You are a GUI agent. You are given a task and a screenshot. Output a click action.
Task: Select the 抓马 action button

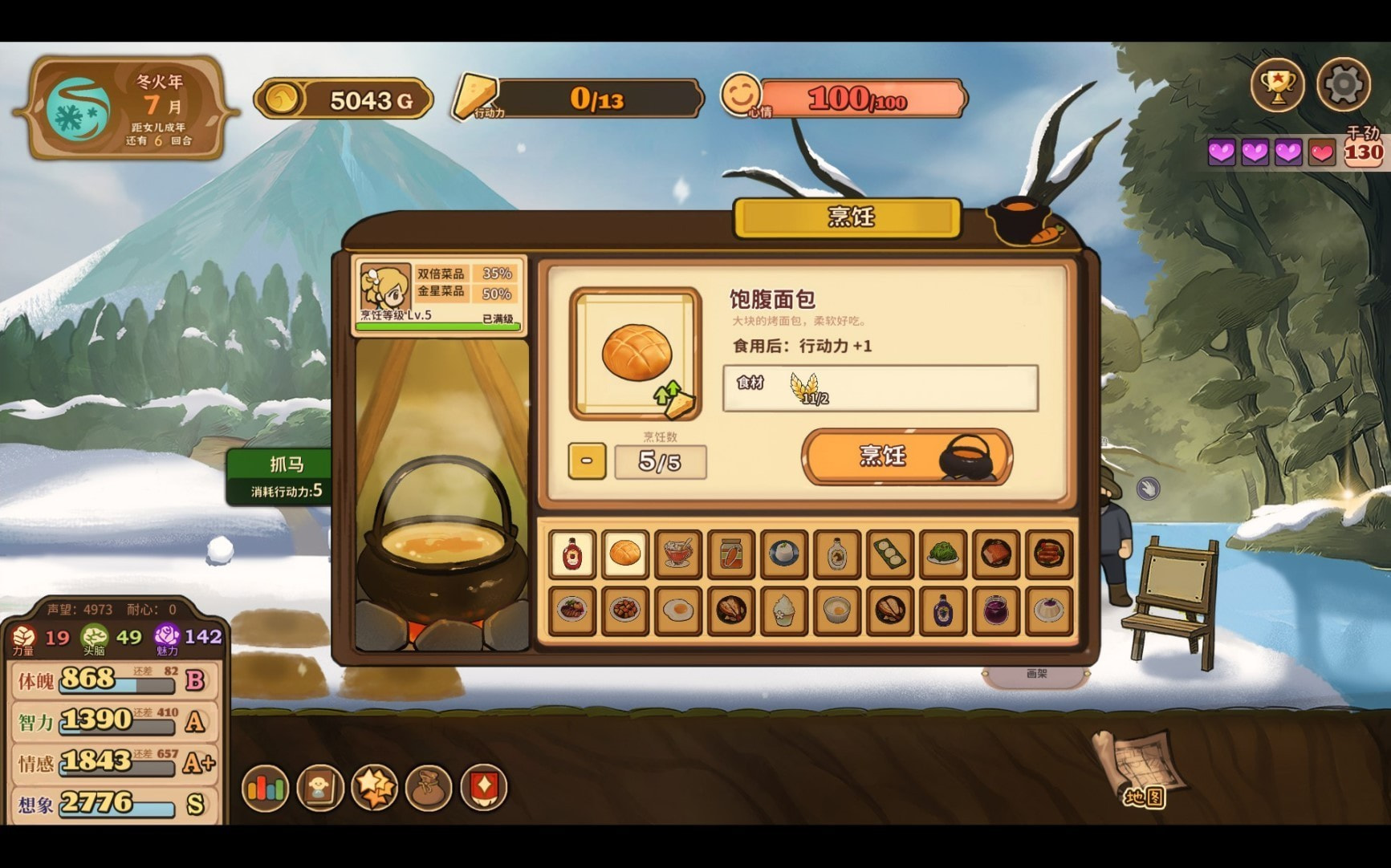[286, 477]
